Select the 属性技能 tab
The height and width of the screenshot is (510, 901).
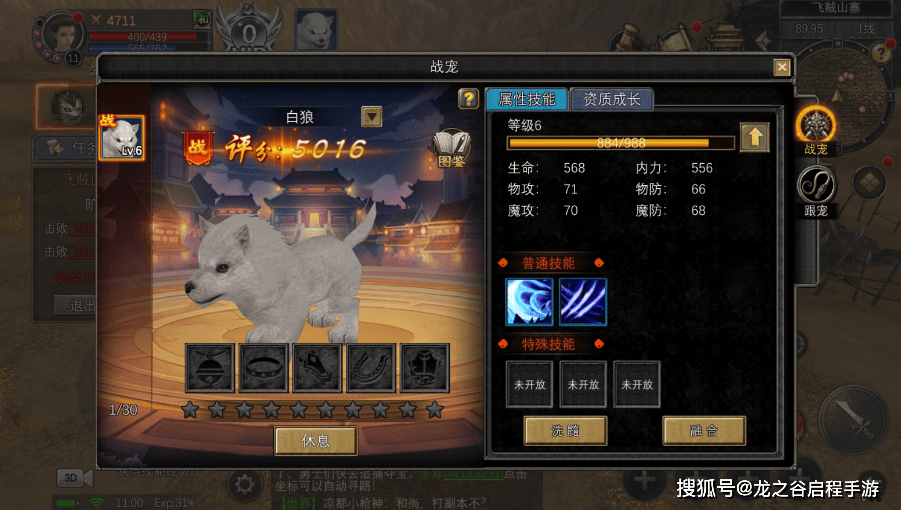pos(526,99)
